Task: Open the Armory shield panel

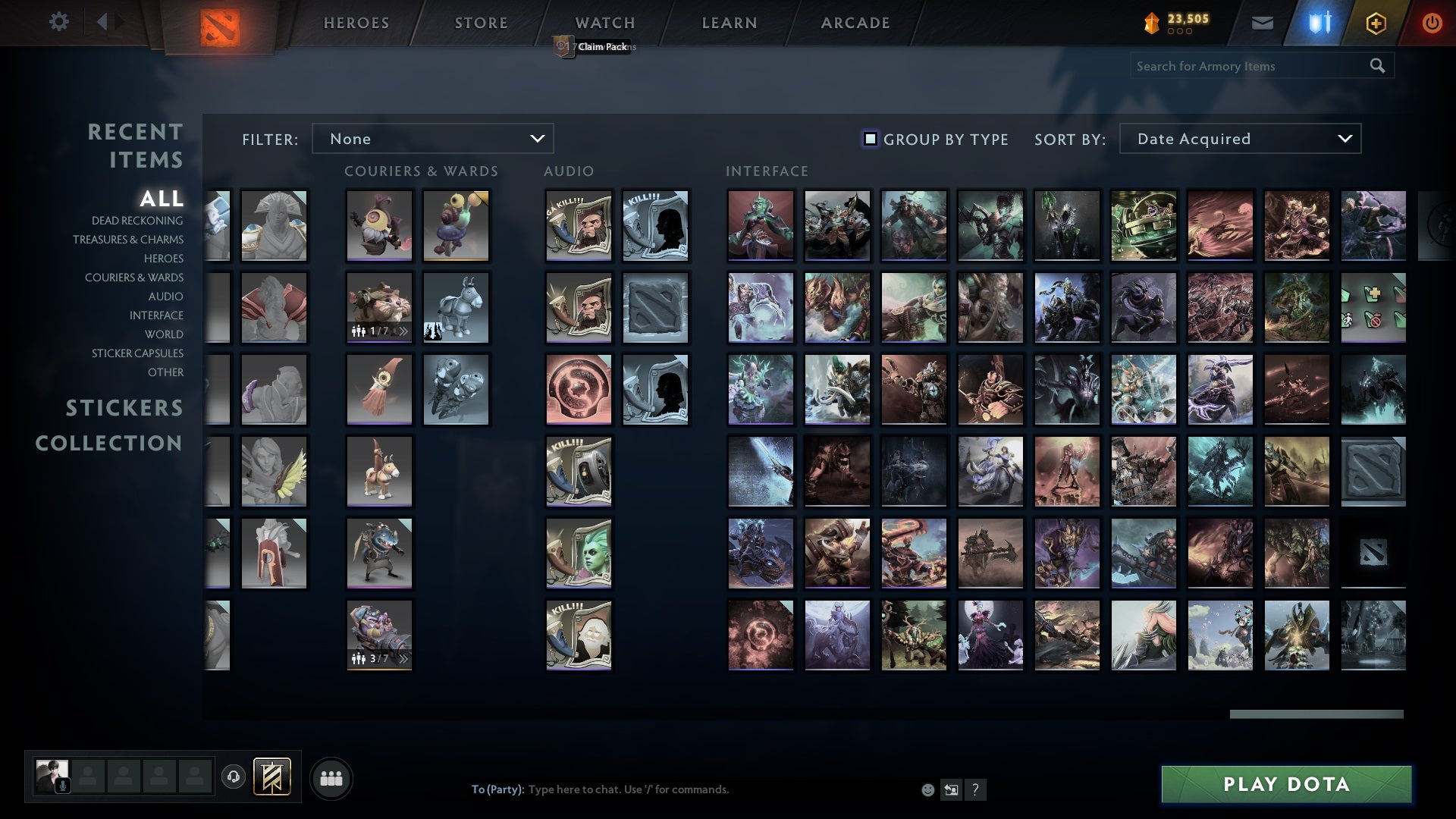Action: [x=1319, y=23]
